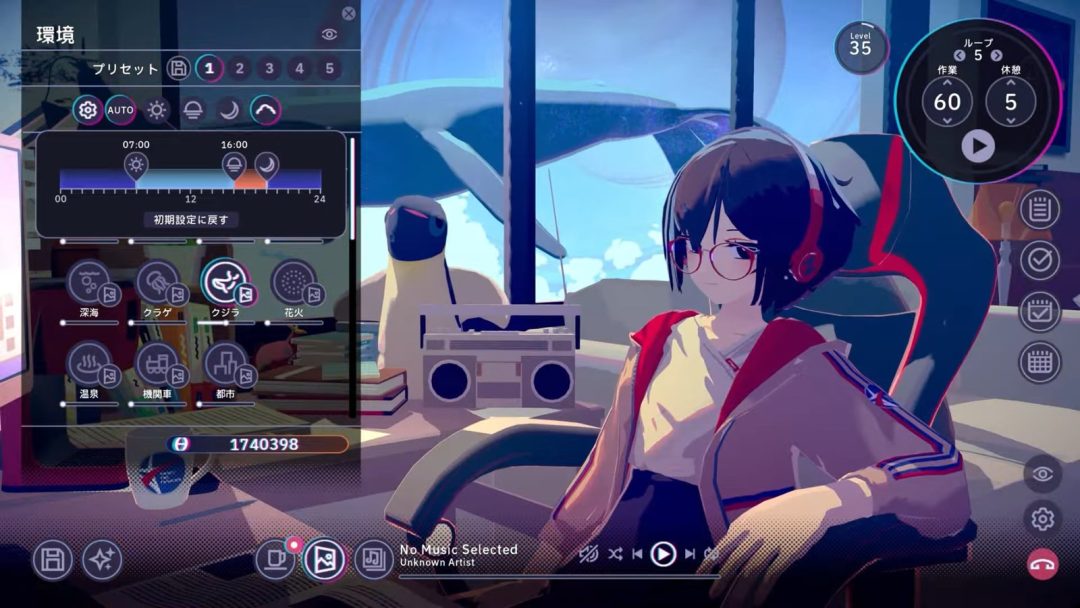
Task: Switch time of day to AUTO
Action: click(120, 110)
